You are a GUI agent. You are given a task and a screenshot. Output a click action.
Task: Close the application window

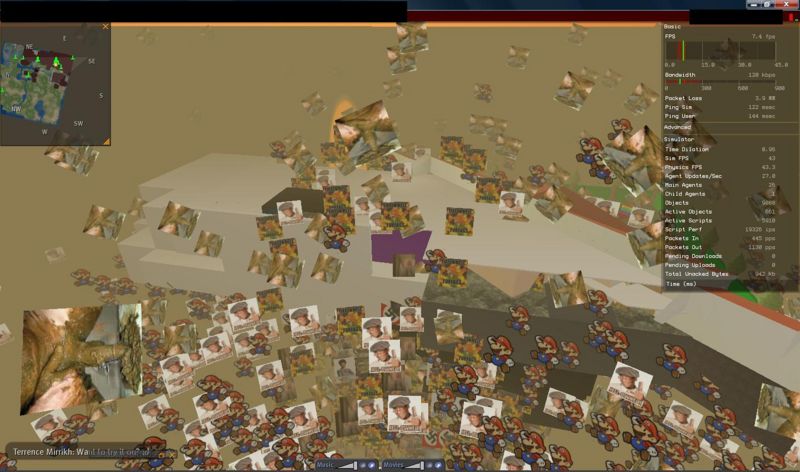coord(785,6)
